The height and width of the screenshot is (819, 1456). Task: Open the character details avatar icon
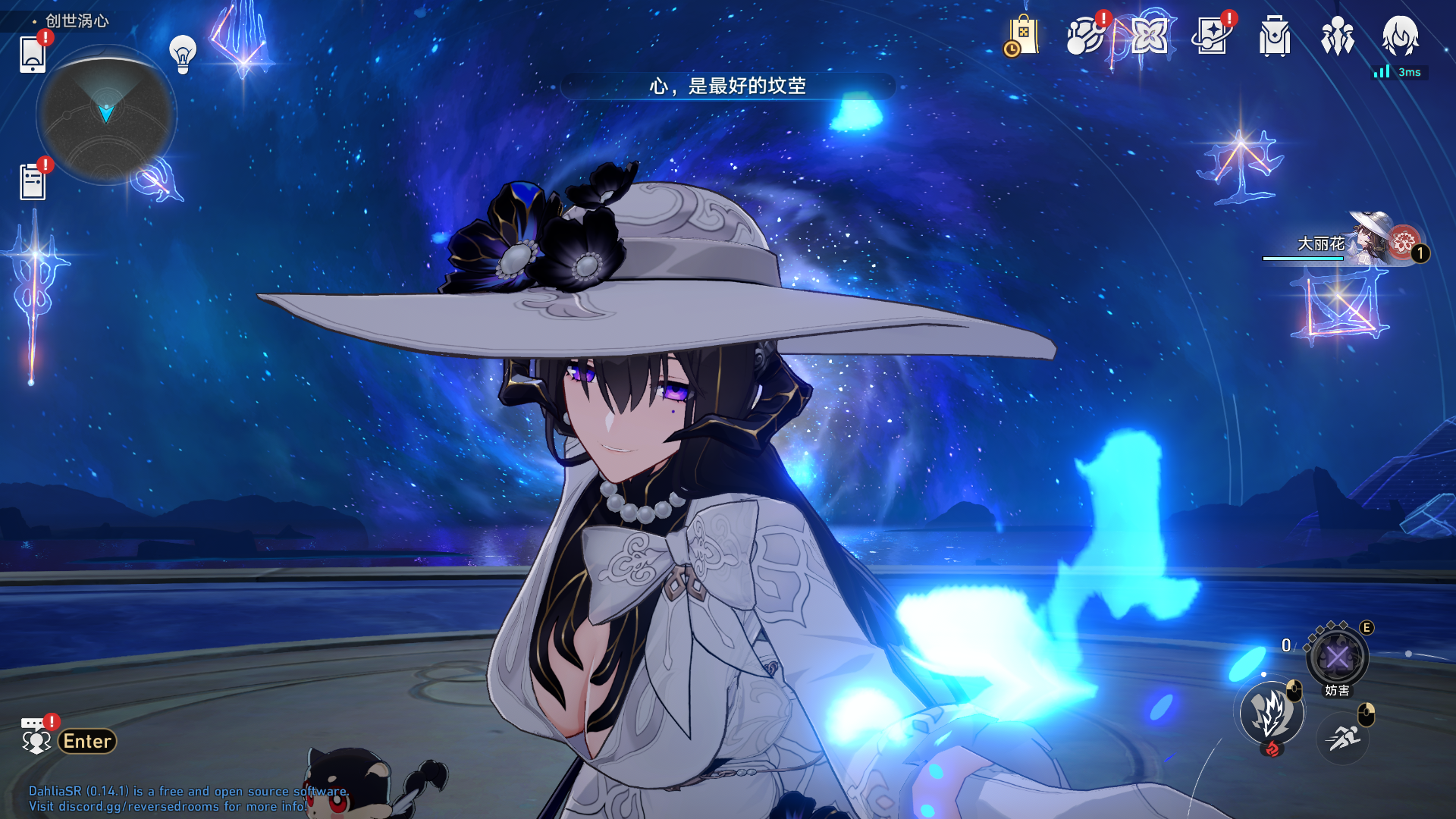[x=1402, y=36]
